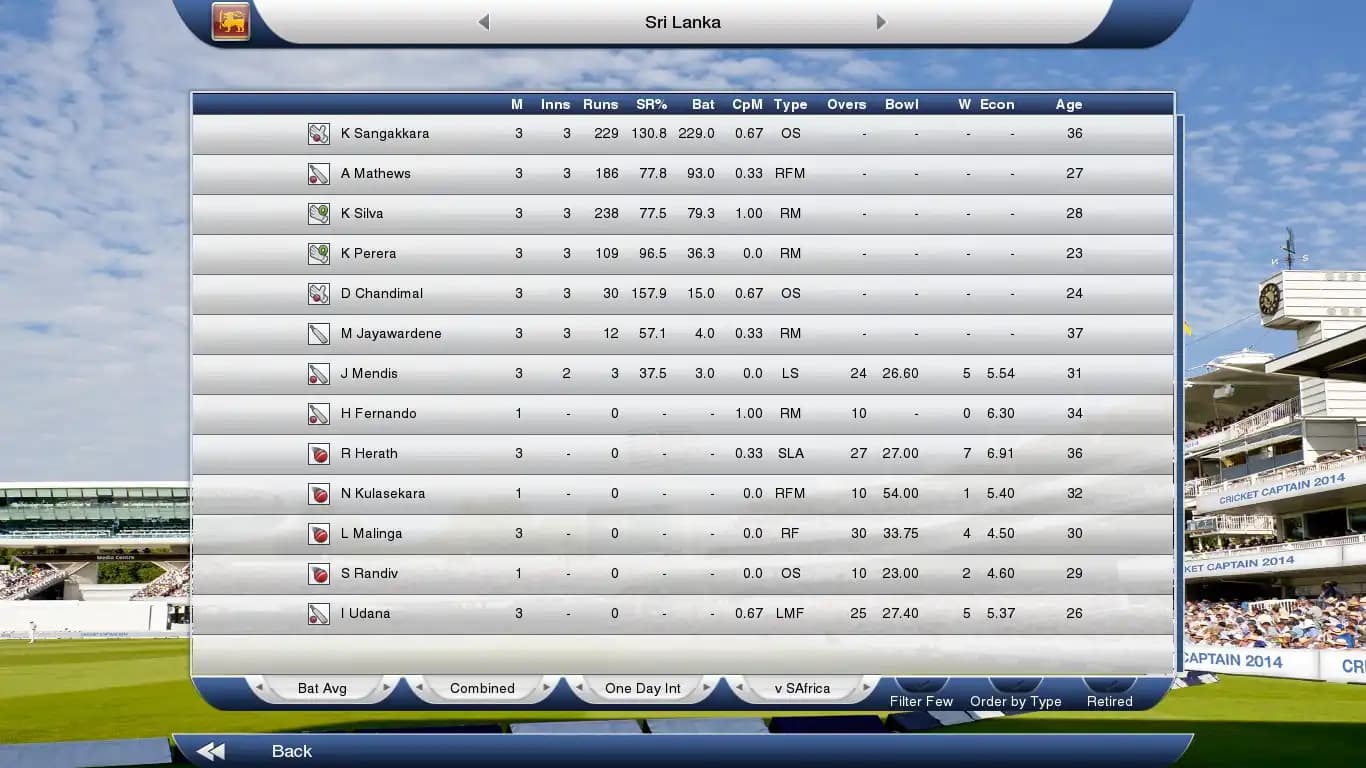1366x768 pixels.
Task: Click the bowler ball icon next to L Malinga
Action: pyautogui.click(x=318, y=533)
